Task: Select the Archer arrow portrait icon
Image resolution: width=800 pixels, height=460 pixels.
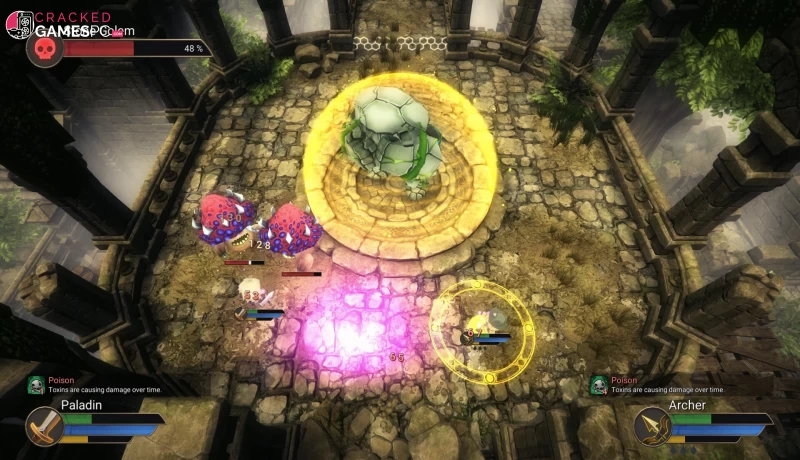Action: tap(651, 425)
